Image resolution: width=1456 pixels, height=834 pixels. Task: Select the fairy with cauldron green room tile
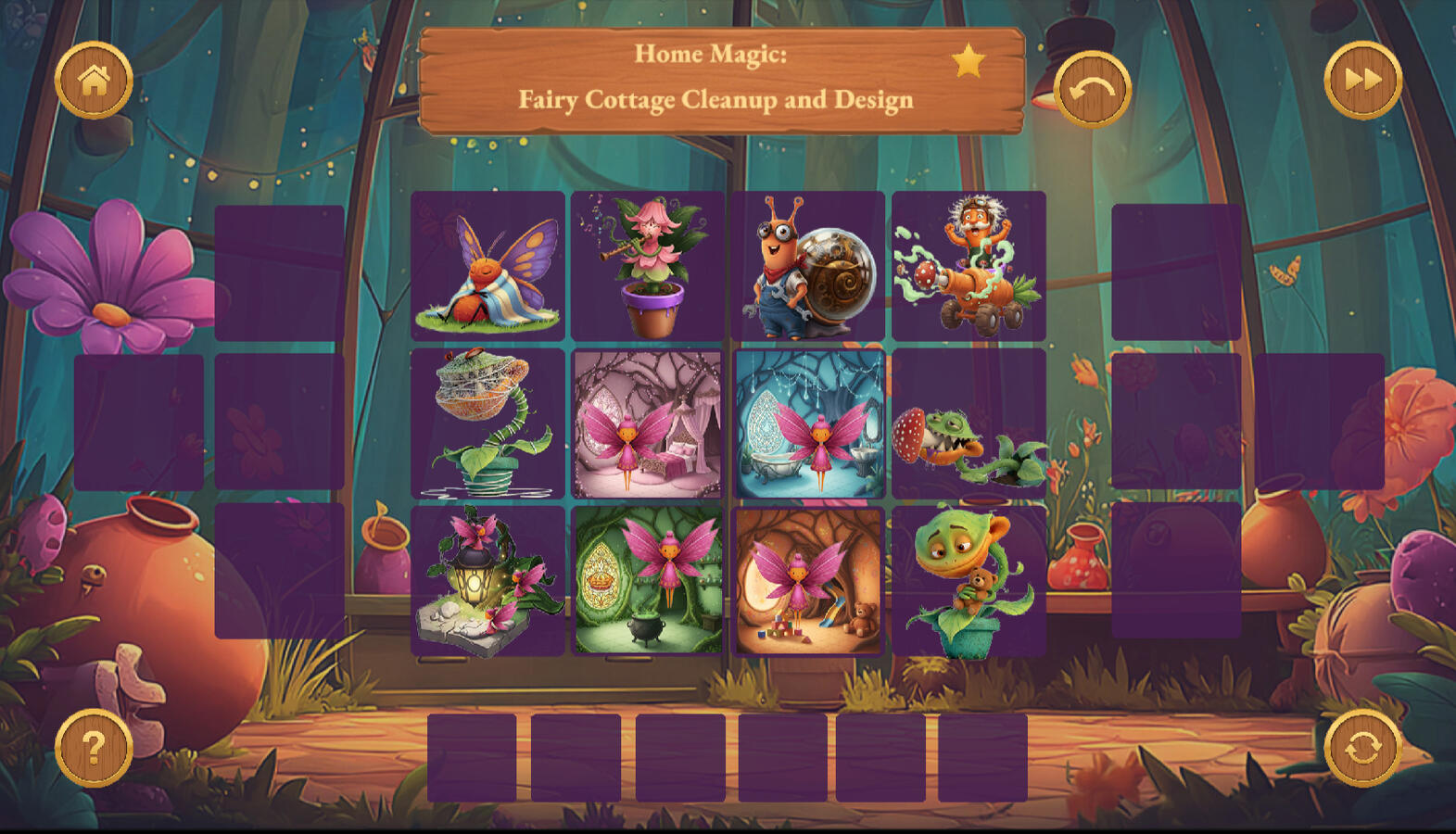(648, 581)
